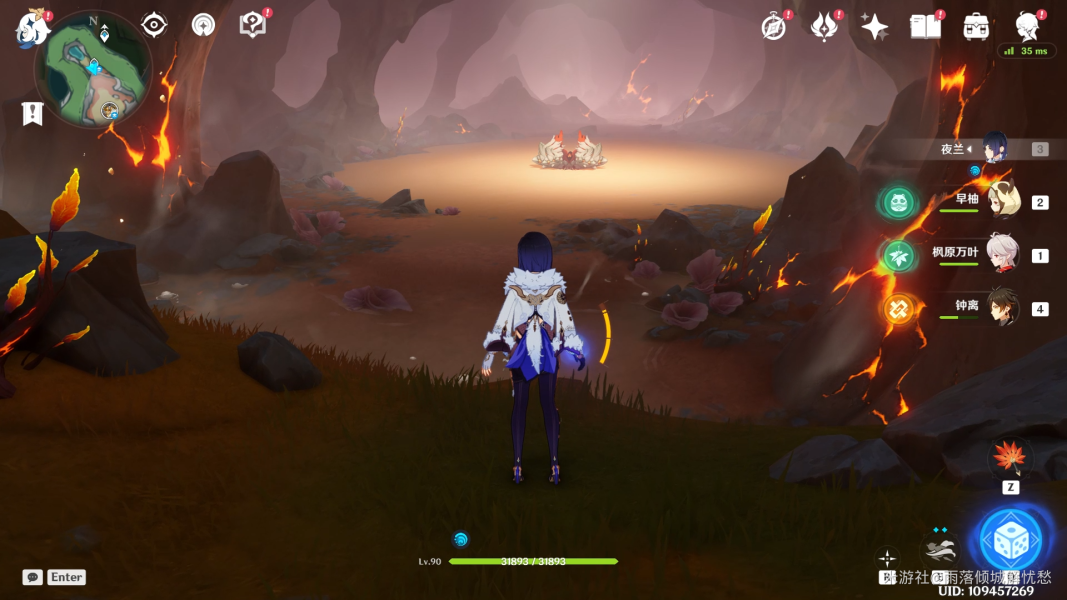Open the Paimon main menu

(x=33, y=28)
